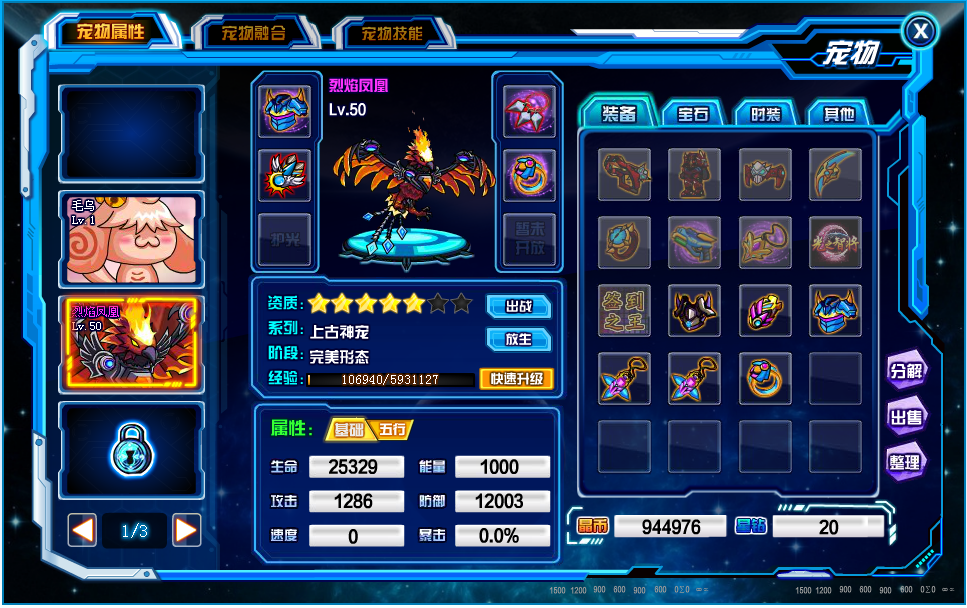Release the pet with 放生

click(518, 339)
